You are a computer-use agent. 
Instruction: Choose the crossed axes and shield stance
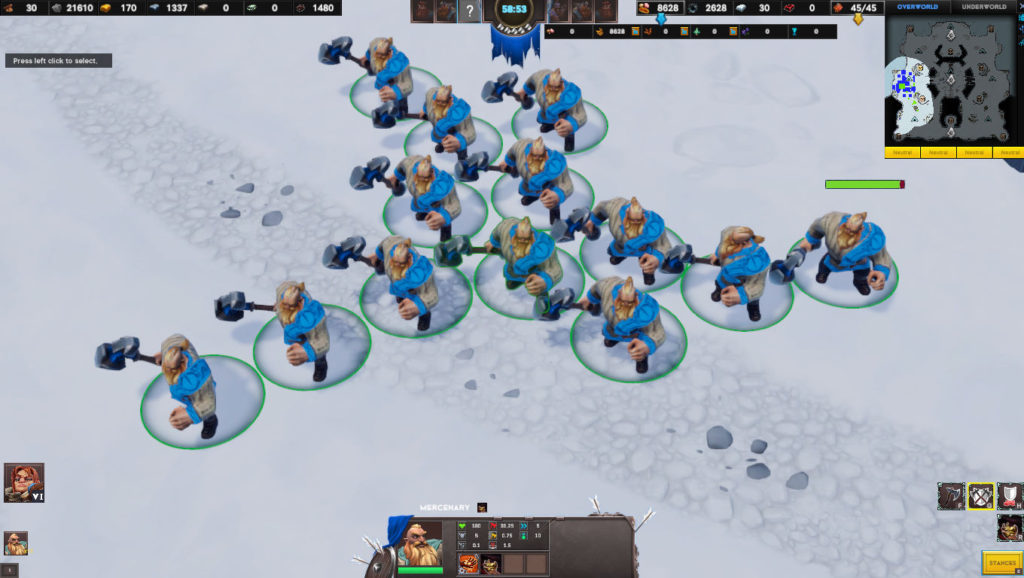click(x=981, y=496)
